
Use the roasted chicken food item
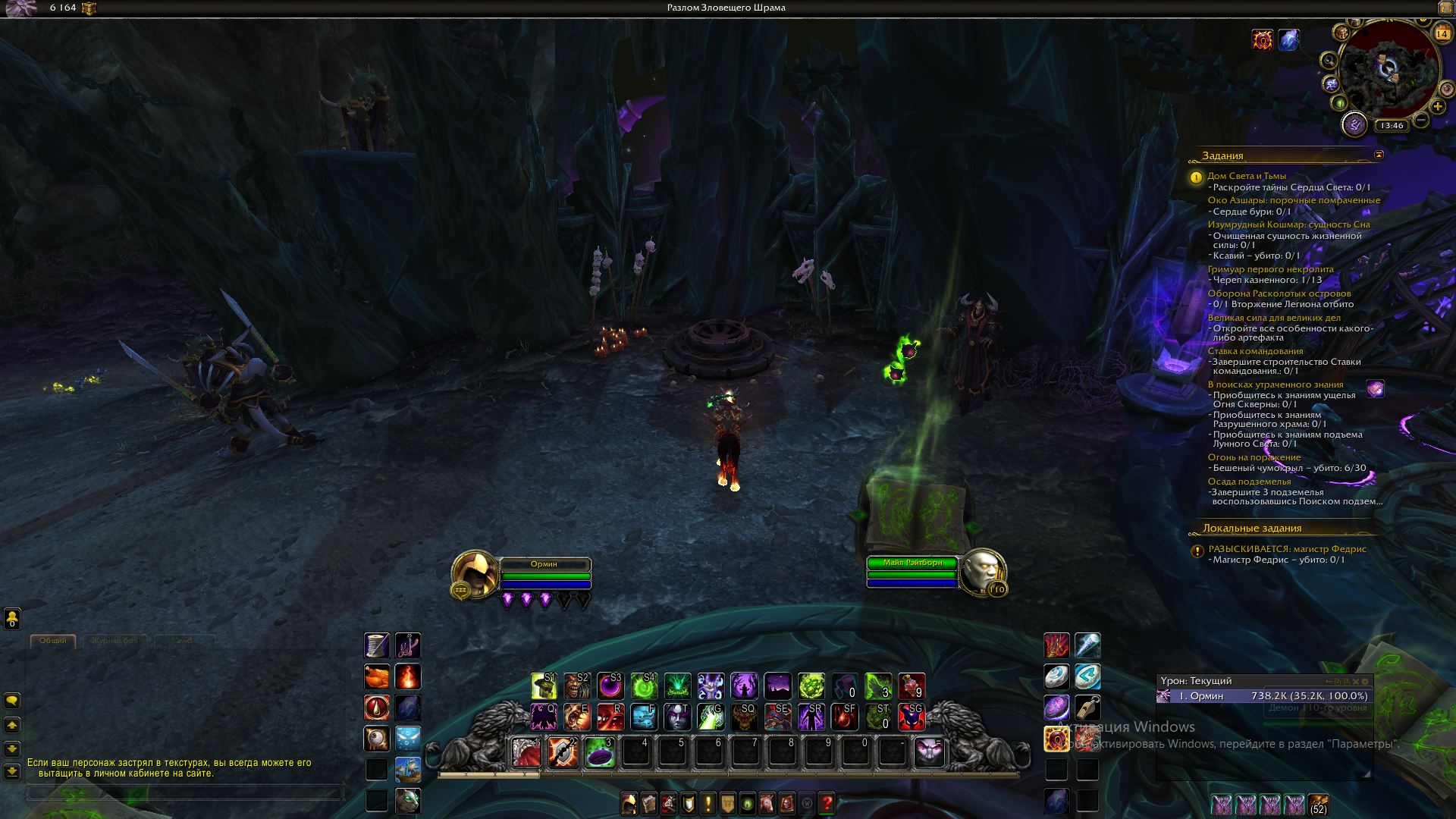point(377,676)
